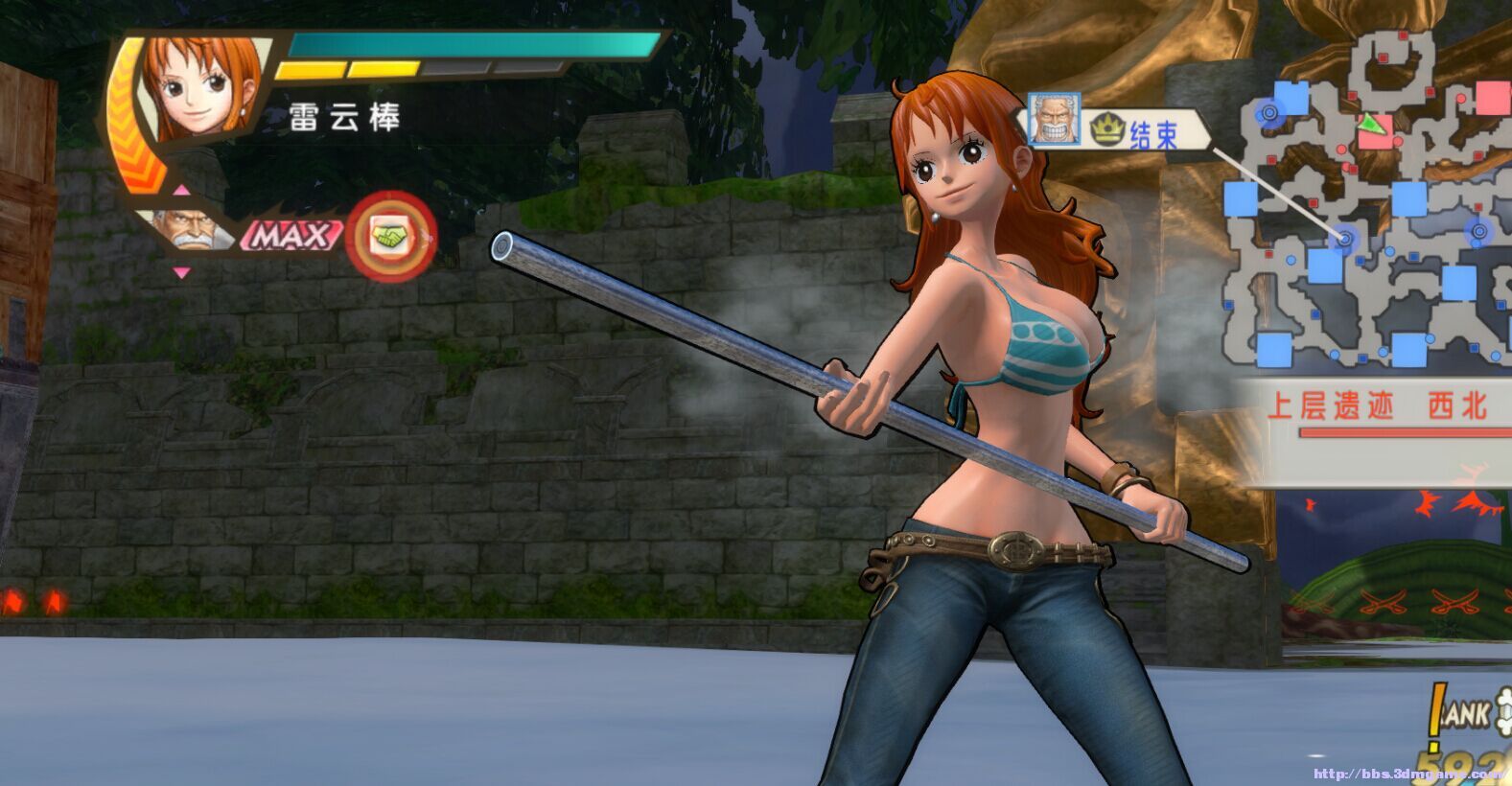
Task: Select the gold crown icon beside 结束
Action: (1105, 129)
